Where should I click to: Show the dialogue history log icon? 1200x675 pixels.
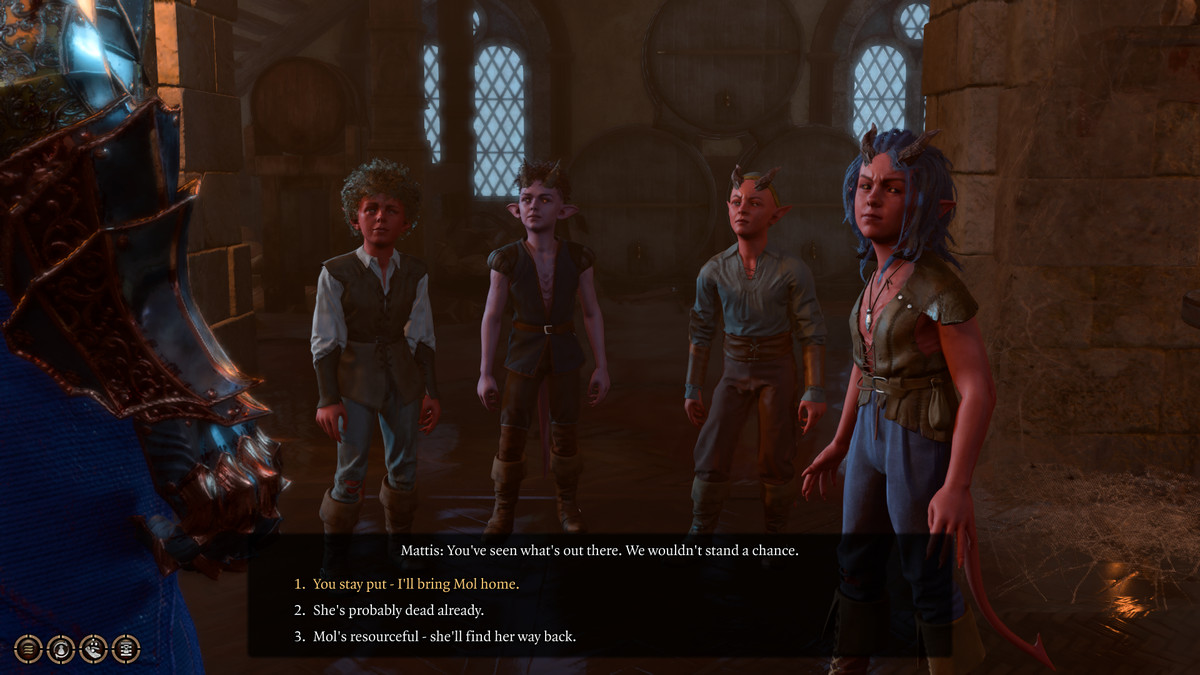(x=126, y=649)
